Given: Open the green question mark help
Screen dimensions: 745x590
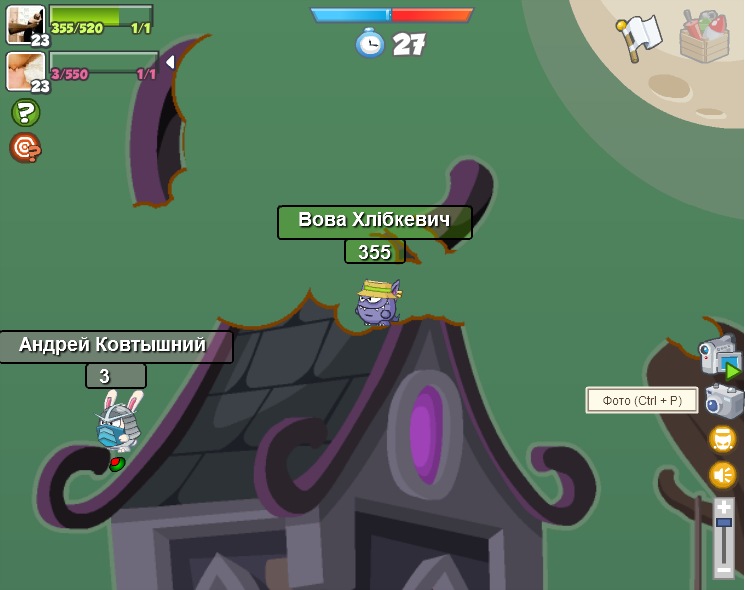Looking at the screenshot, I should (25, 112).
